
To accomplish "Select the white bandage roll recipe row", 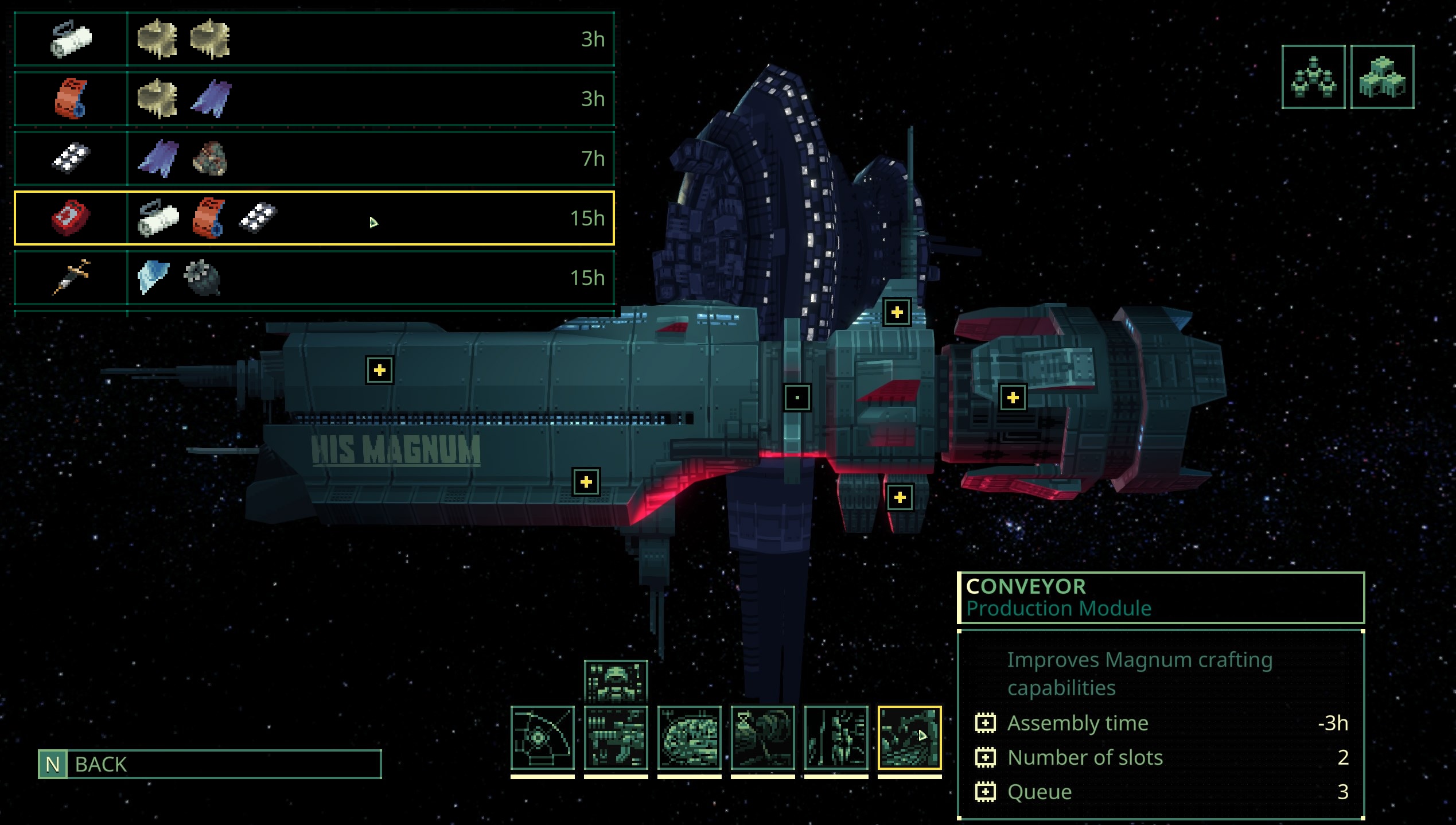I will tap(314, 39).
